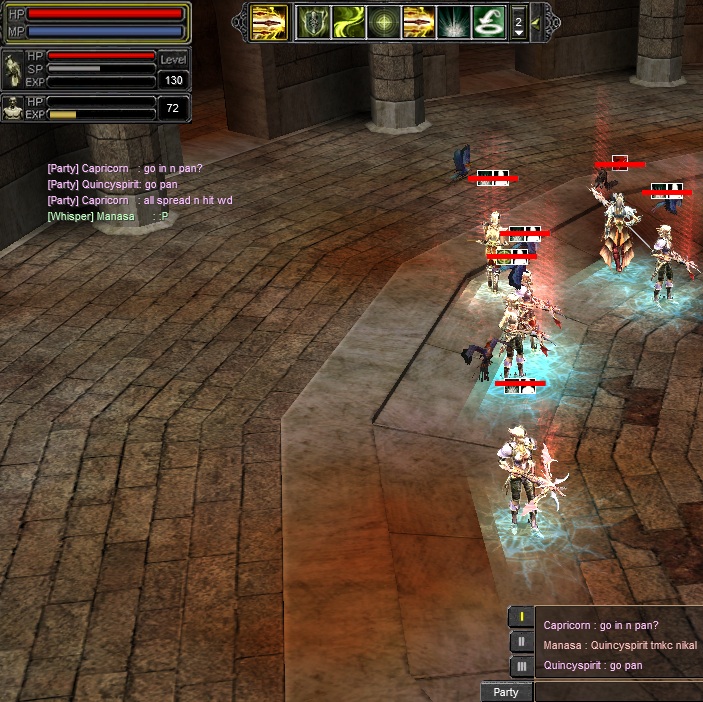Image resolution: width=703 pixels, height=702 pixels.
Task: Focus the chat message input box
Action: (x=618, y=692)
